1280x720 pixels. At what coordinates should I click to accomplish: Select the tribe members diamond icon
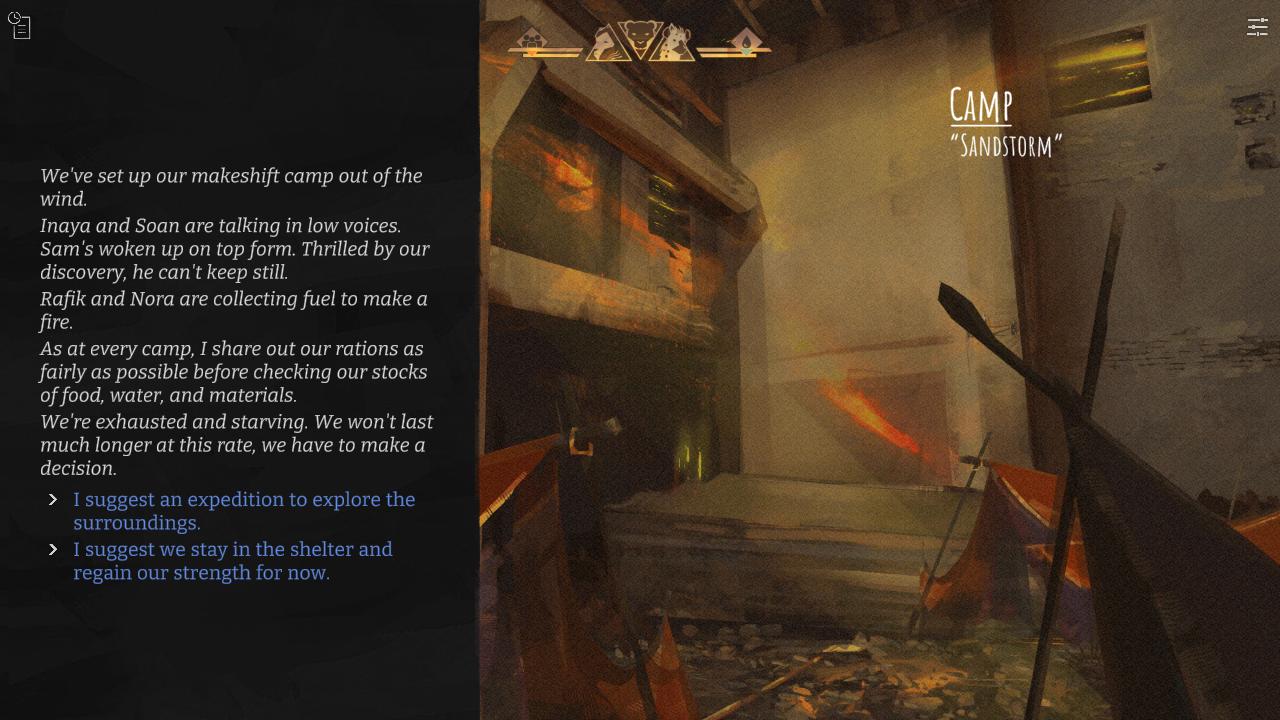[532, 39]
